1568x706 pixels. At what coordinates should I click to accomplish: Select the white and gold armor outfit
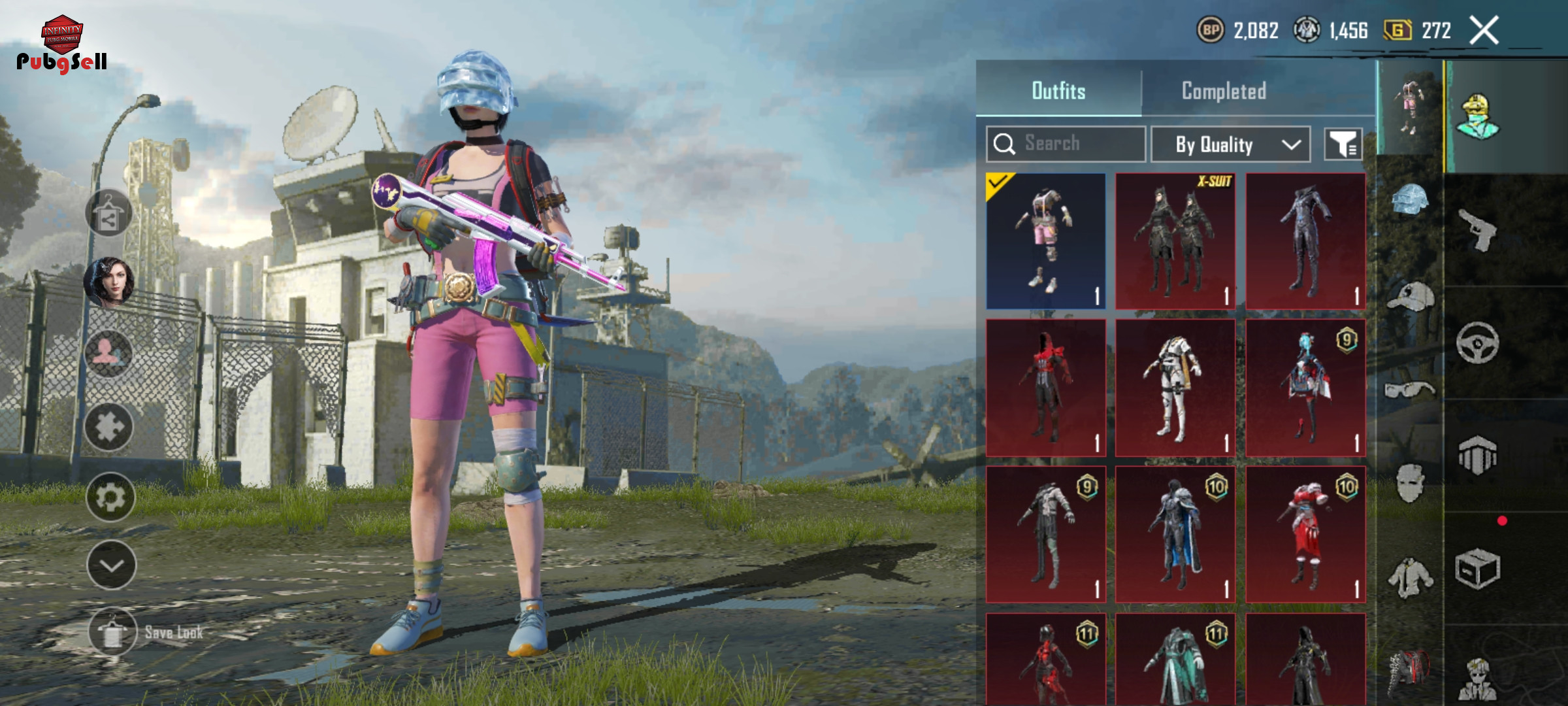[x=1175, y=388]
